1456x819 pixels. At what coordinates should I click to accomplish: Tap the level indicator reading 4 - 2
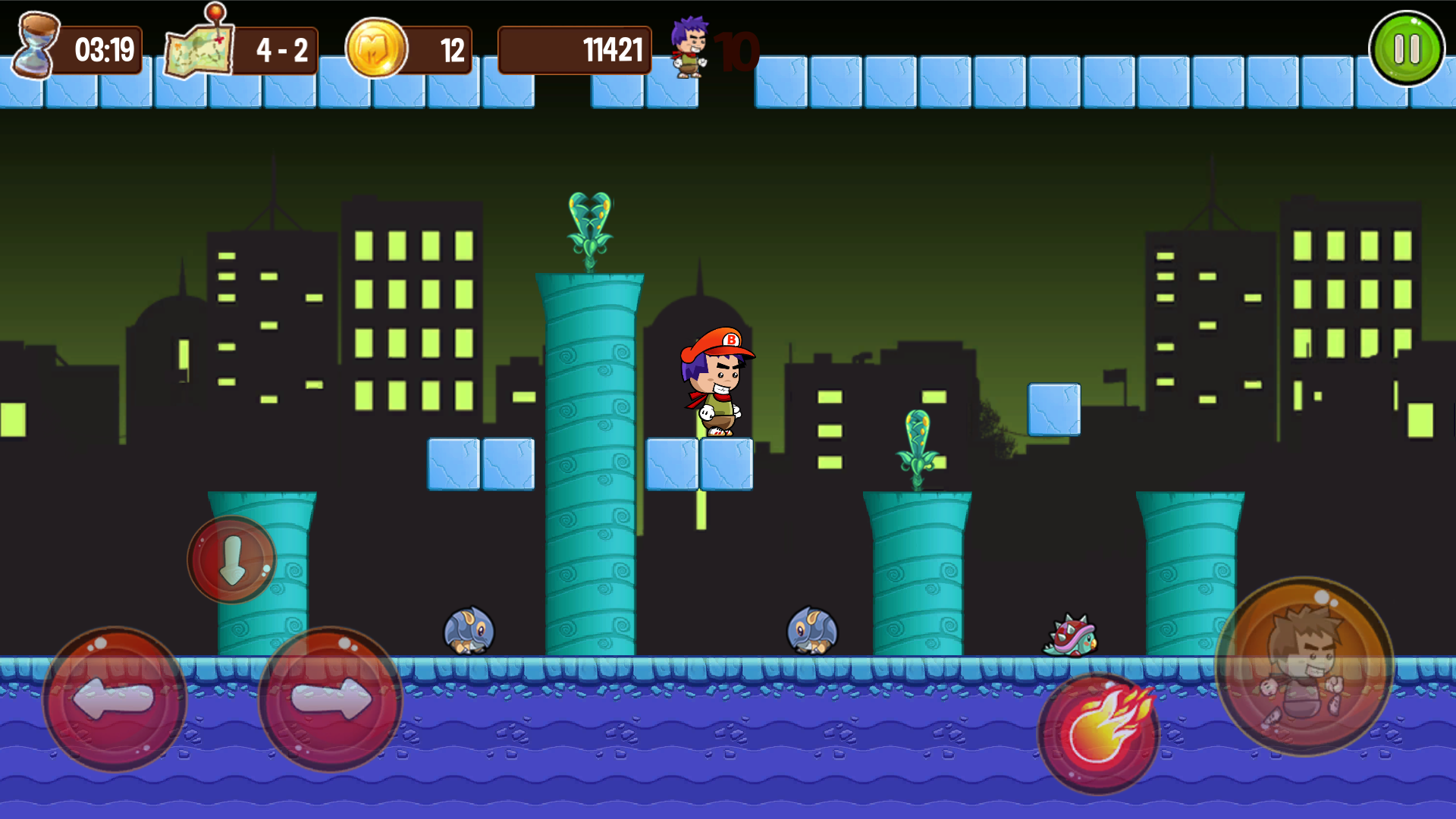point(282,51)
